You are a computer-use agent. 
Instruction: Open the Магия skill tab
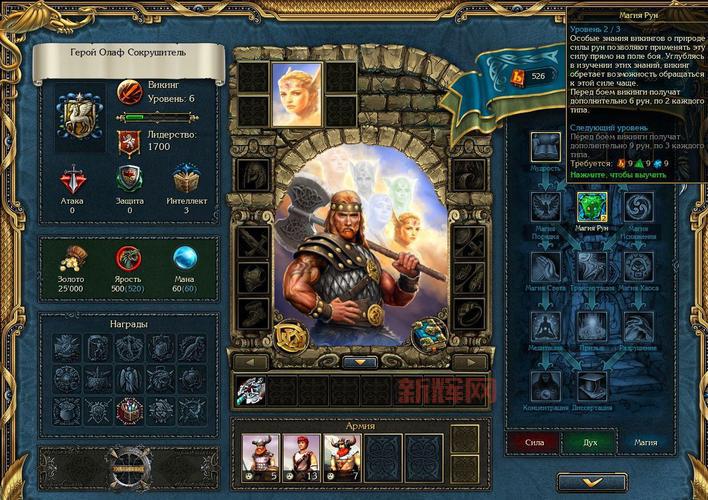[639, 441]
